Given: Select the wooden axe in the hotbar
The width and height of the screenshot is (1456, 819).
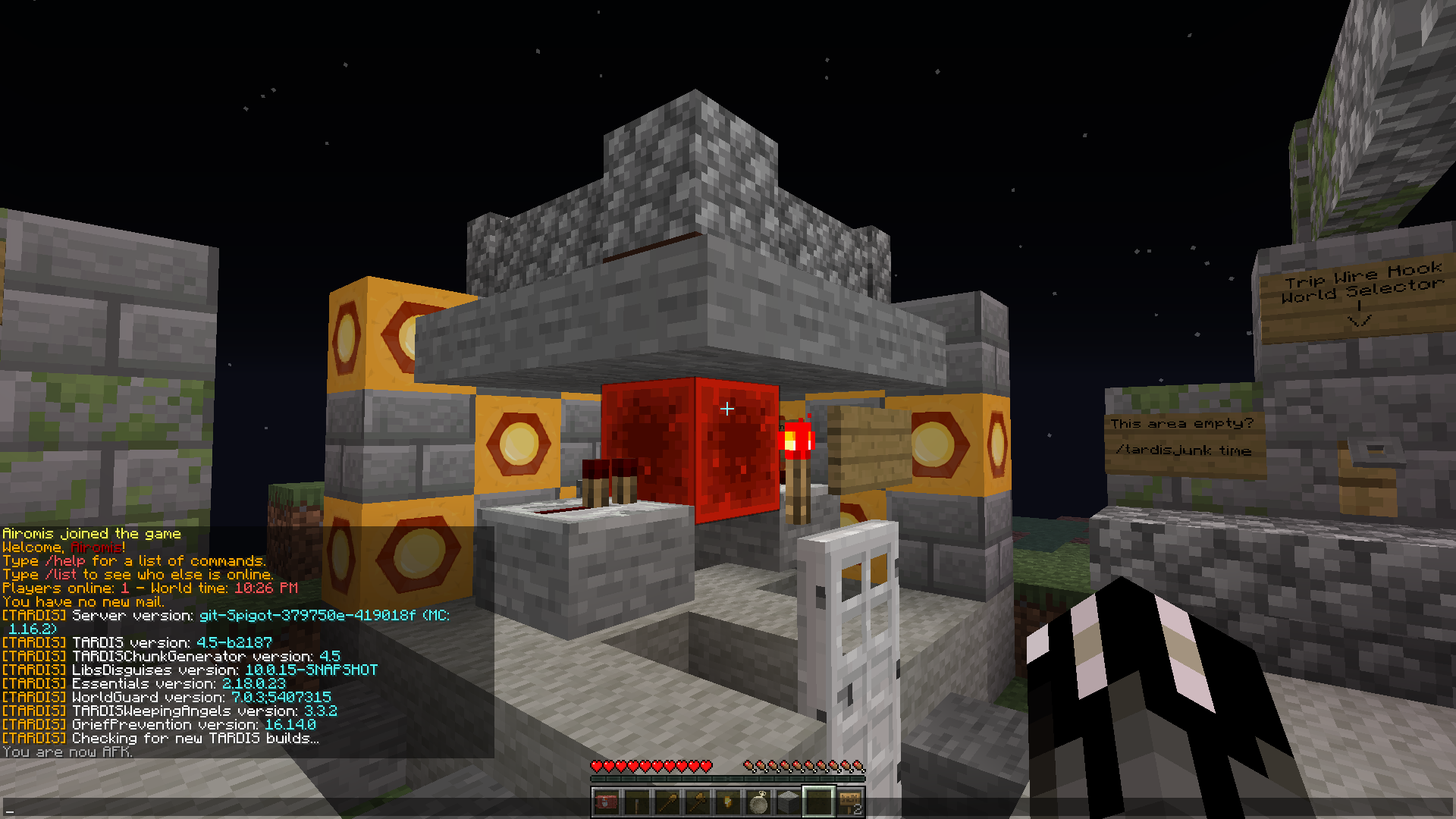Looking at the screenshot, I should (x=698, y=802).
